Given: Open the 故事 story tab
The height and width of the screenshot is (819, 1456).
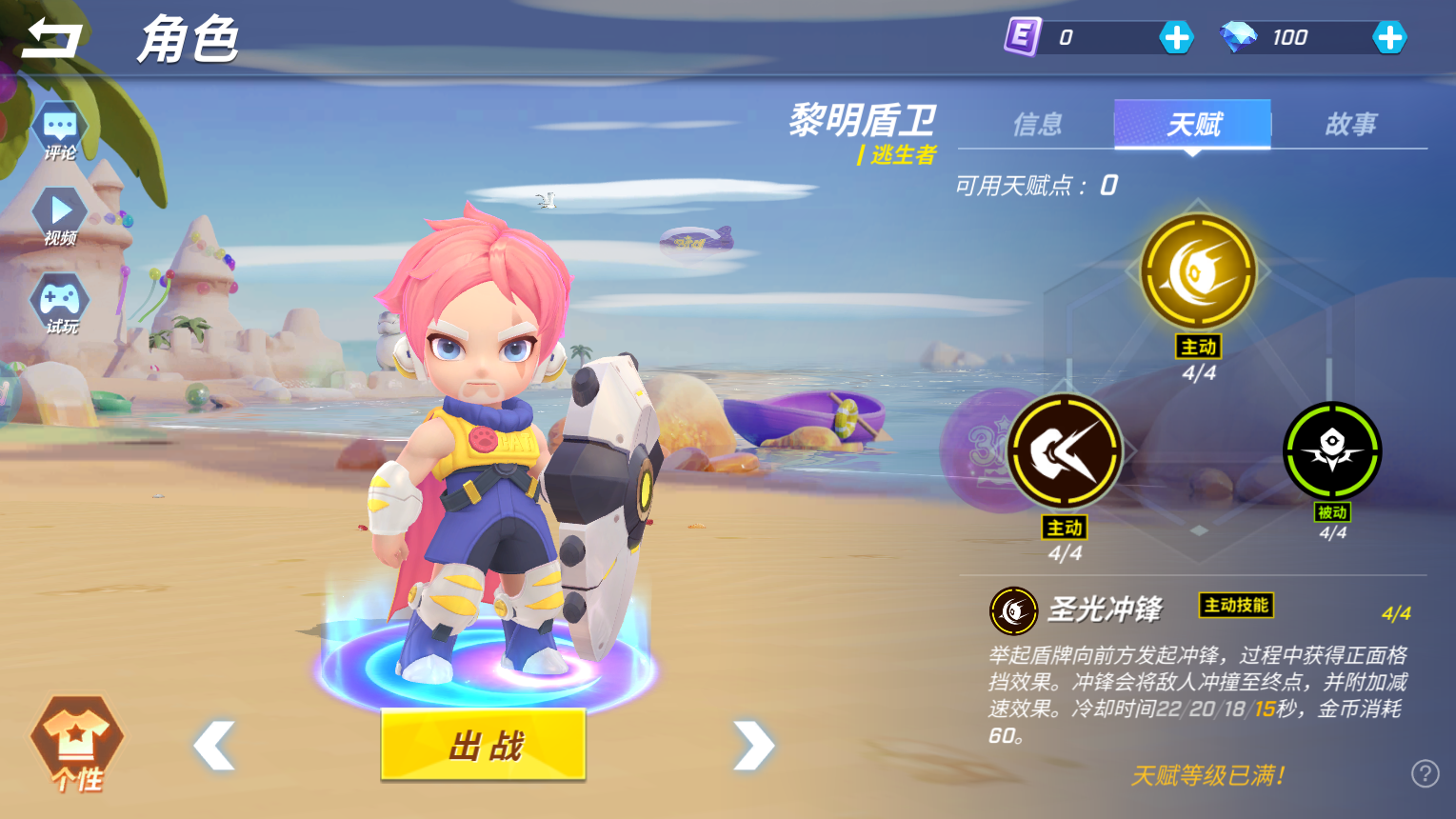Looking at the screenshot, I should pyautogui.click(x=1350, y=124).
